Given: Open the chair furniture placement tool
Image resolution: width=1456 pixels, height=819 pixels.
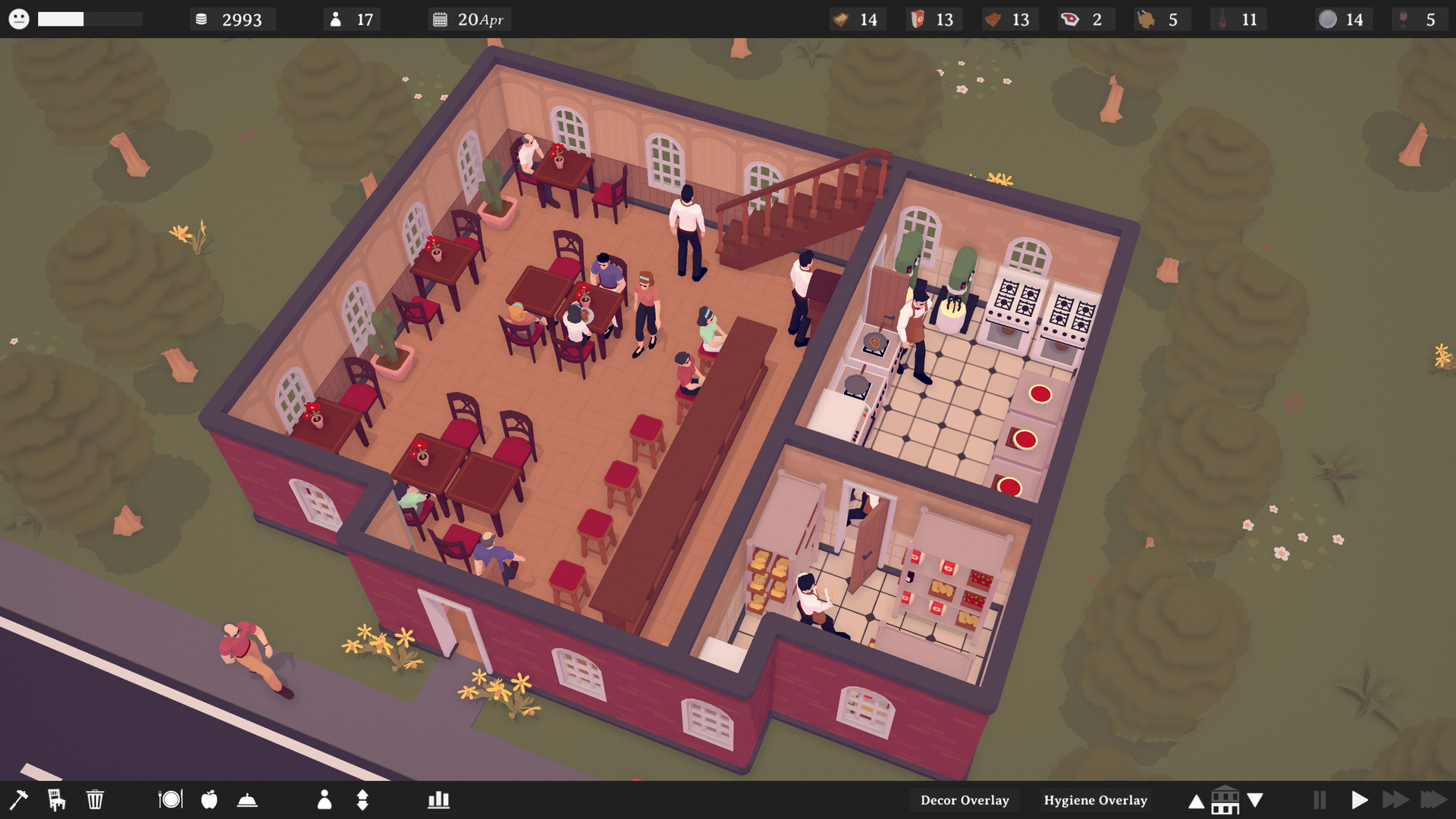Looking at the screenshot, I should [x=56, y=800].
